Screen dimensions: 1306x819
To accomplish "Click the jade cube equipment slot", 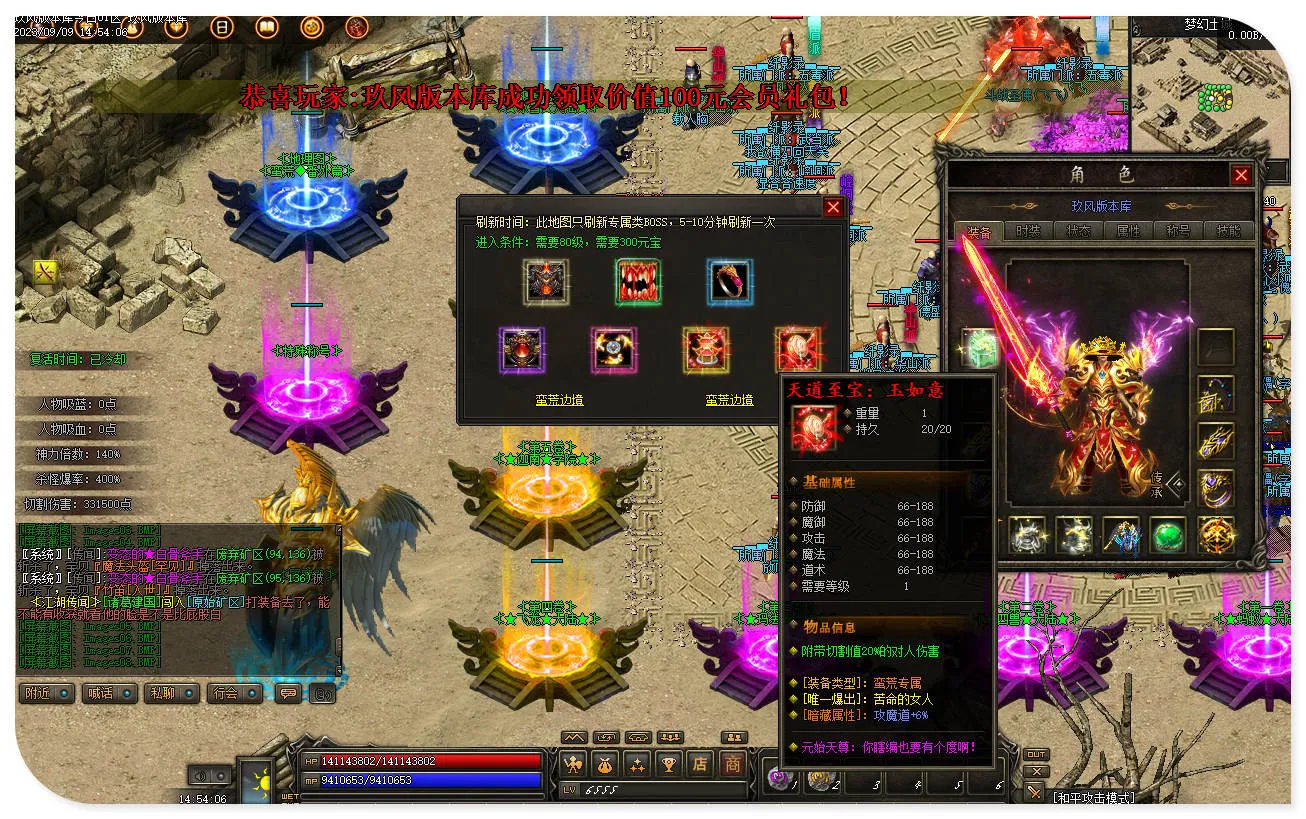I will [x=979, y=348].
